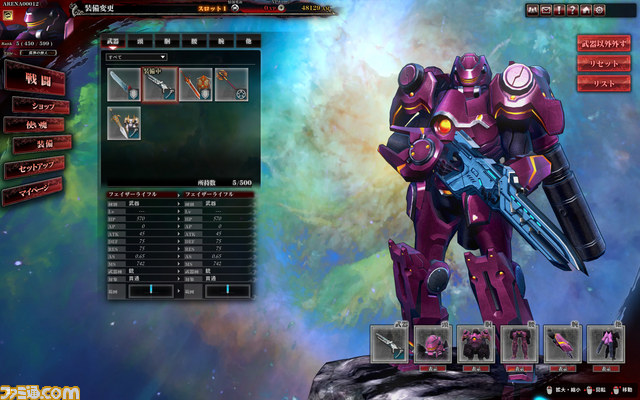
Task: Select the equipped legs part slot
Action: click(519, 345)
